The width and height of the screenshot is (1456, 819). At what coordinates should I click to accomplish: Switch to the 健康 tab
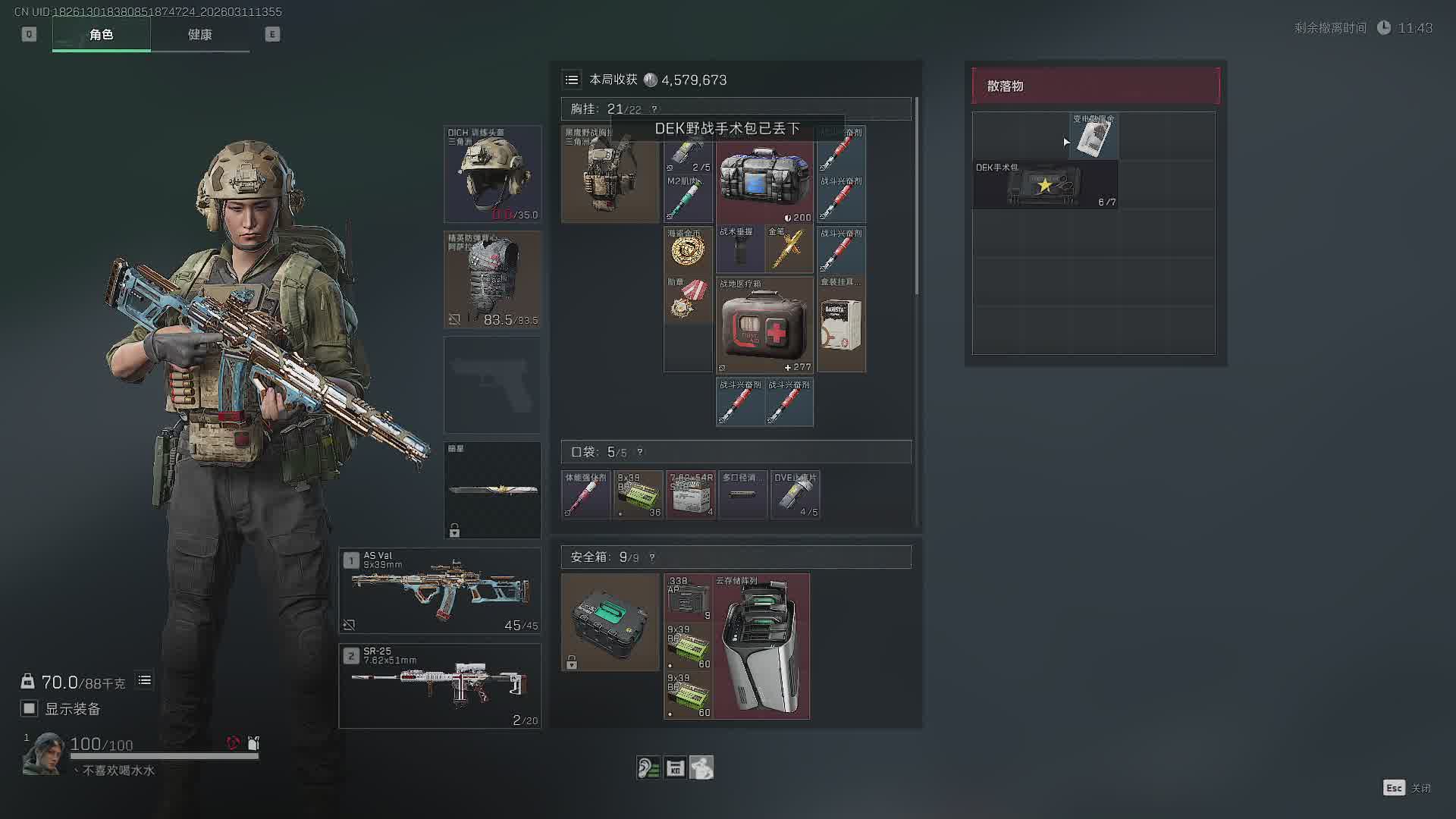199,35
